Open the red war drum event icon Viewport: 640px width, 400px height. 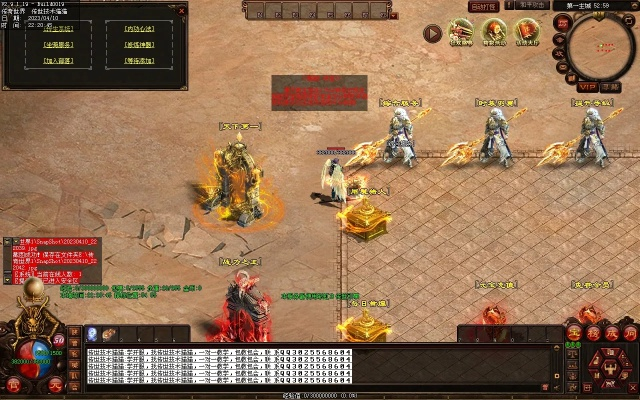(494, 32)
